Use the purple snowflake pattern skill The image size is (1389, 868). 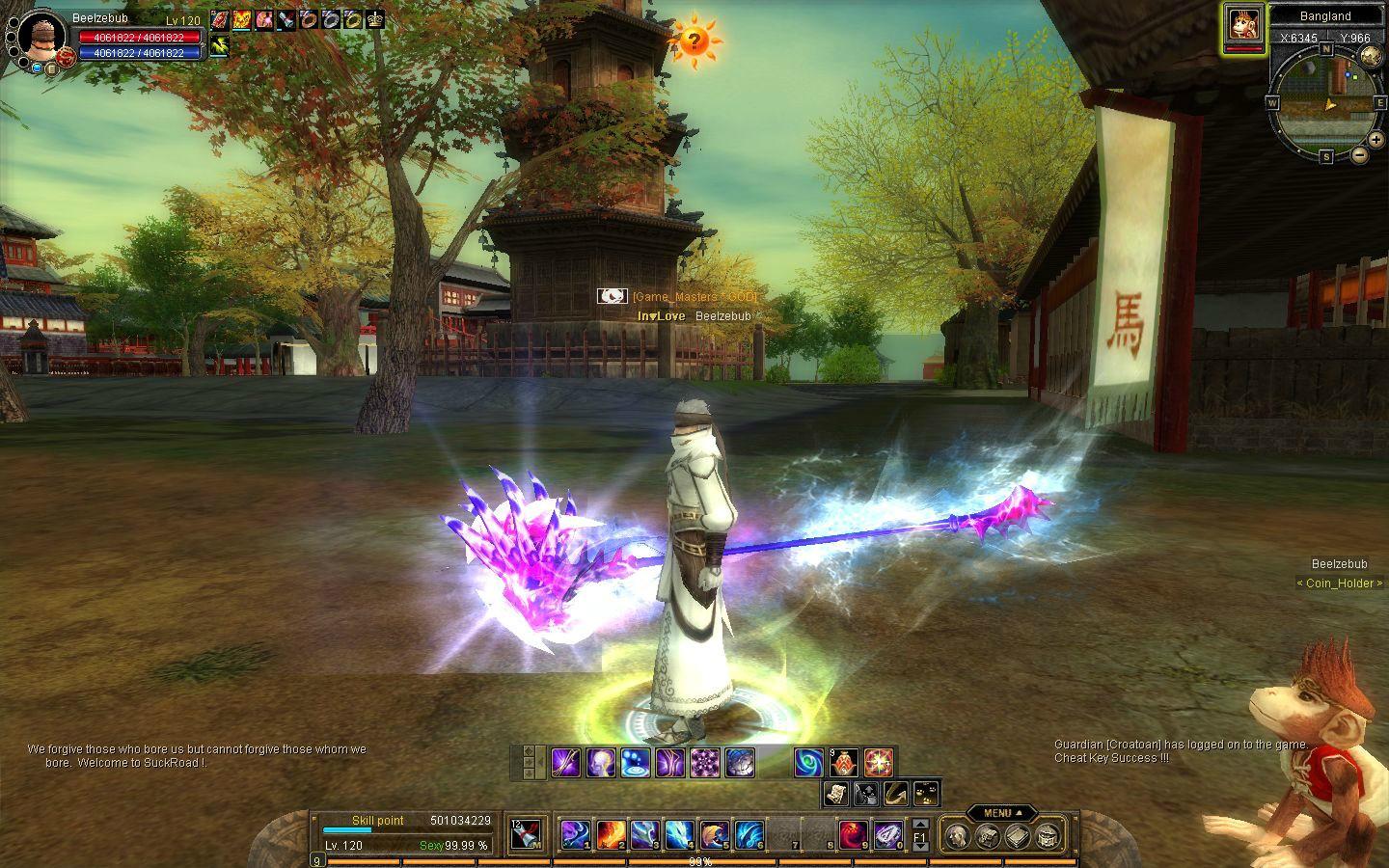705,763
